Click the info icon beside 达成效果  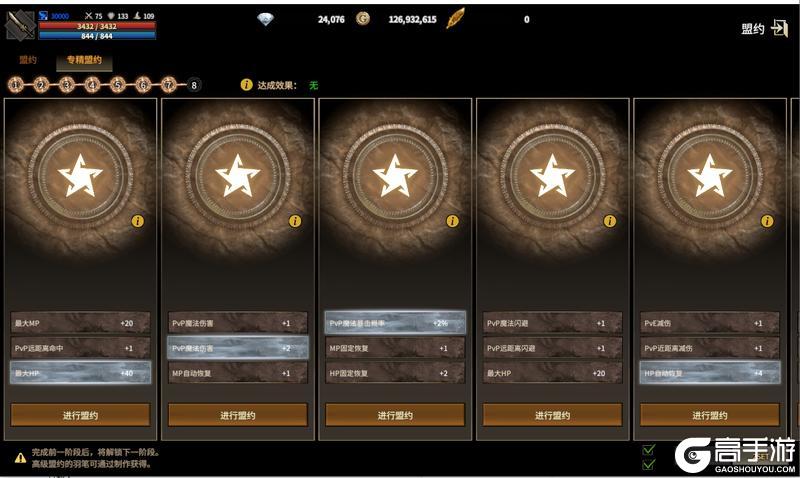tap(246, 85)
